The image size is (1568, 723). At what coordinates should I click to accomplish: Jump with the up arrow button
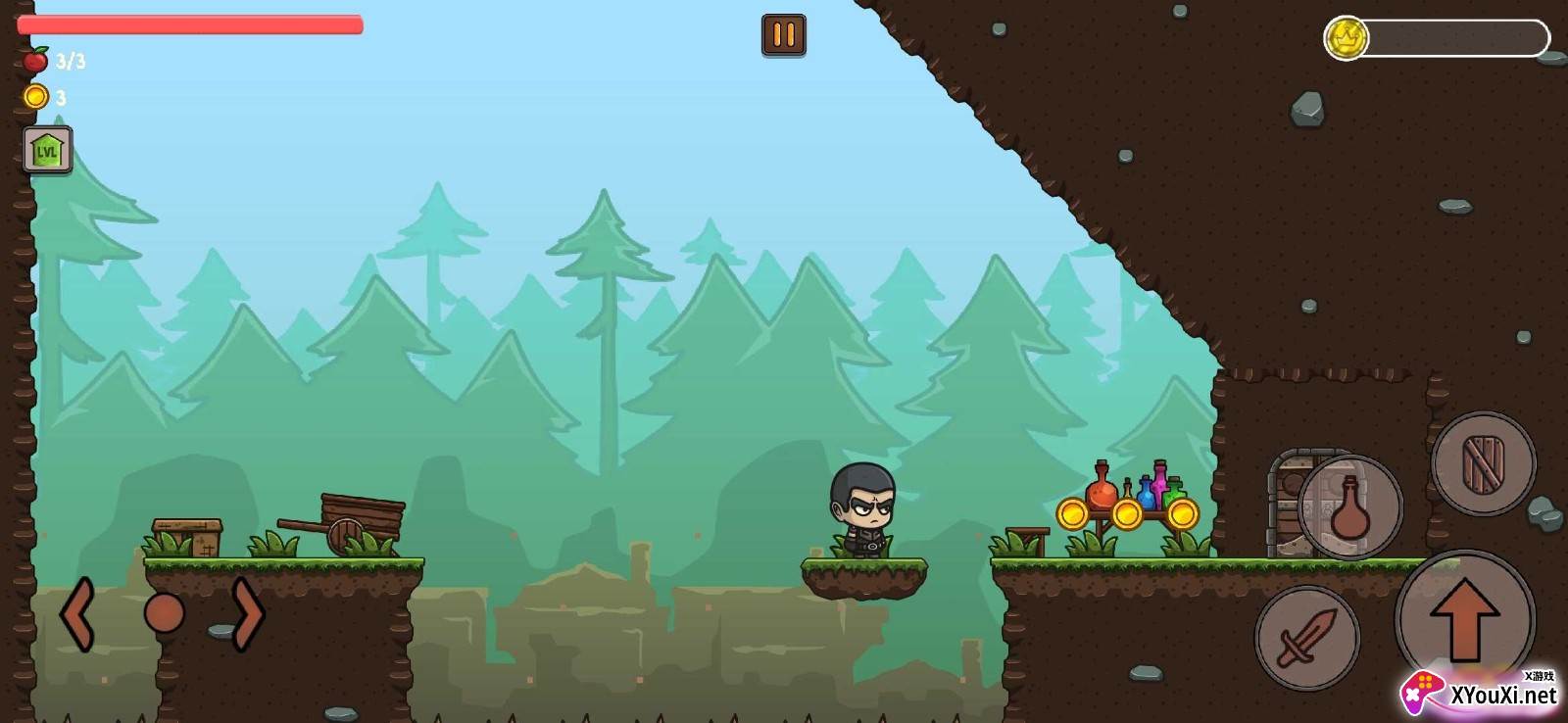click(1464, 618)
